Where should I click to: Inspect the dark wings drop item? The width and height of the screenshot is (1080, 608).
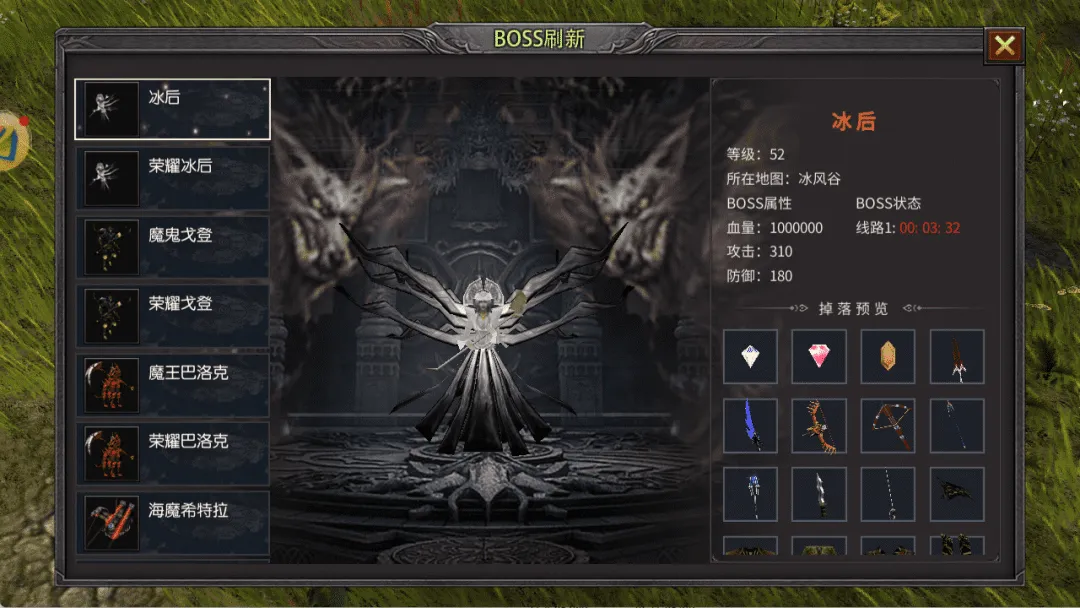coord(957,494)
